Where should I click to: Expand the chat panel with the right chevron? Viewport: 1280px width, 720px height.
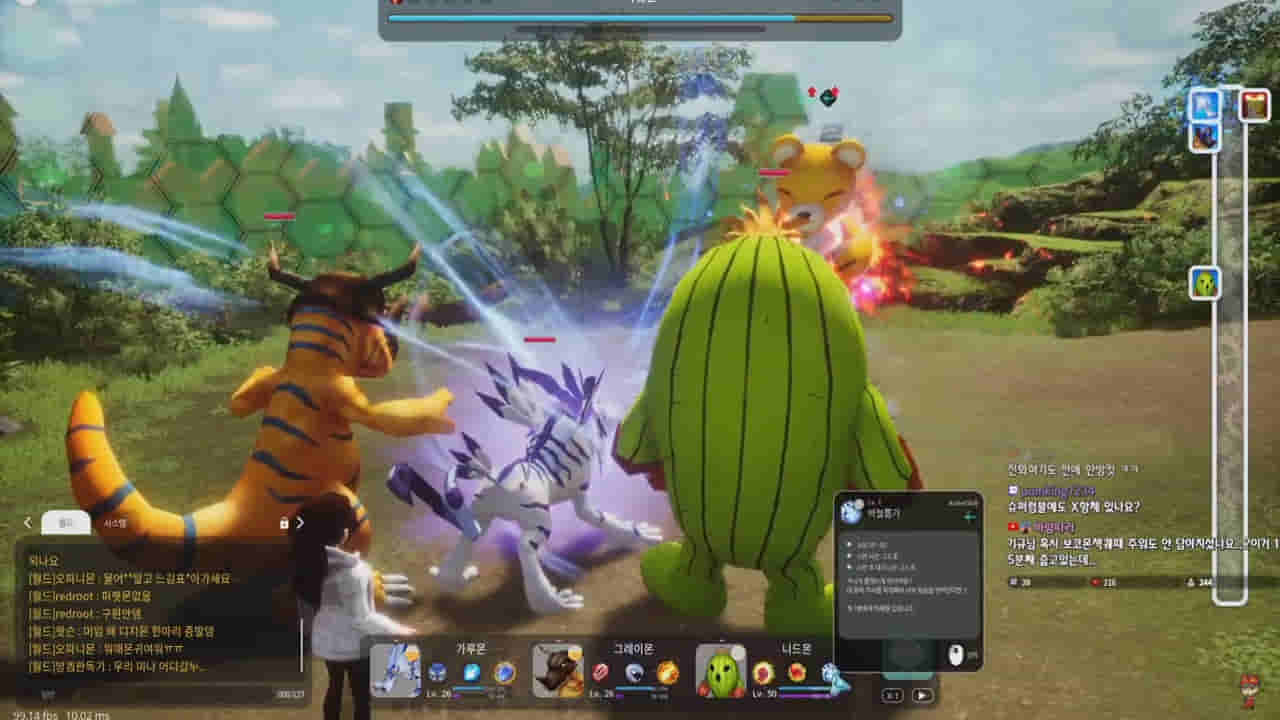[x=300, y=523]
